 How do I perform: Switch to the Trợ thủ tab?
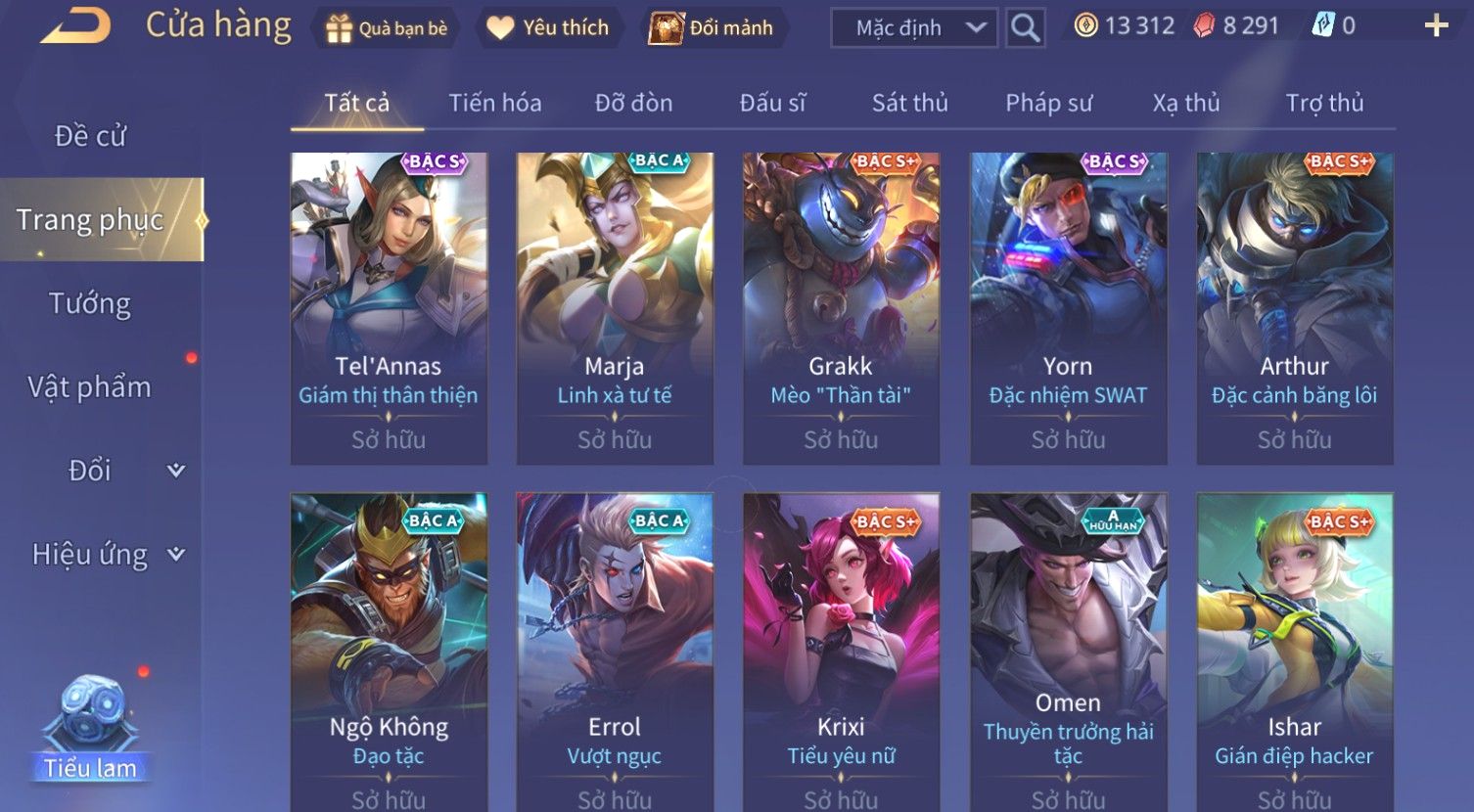pos(1324,103)
